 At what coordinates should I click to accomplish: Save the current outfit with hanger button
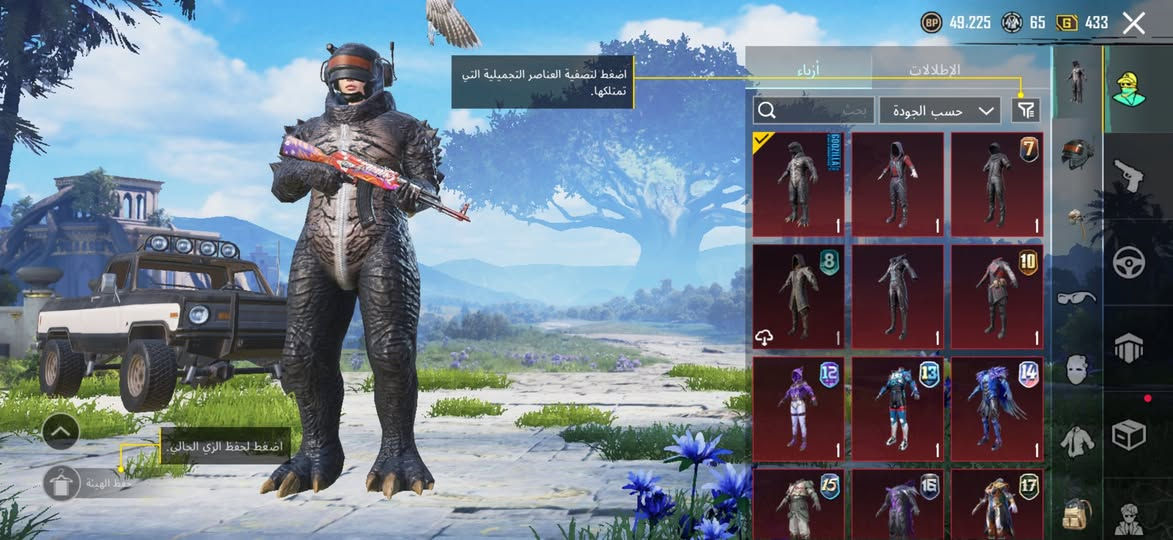coord(62,484)
